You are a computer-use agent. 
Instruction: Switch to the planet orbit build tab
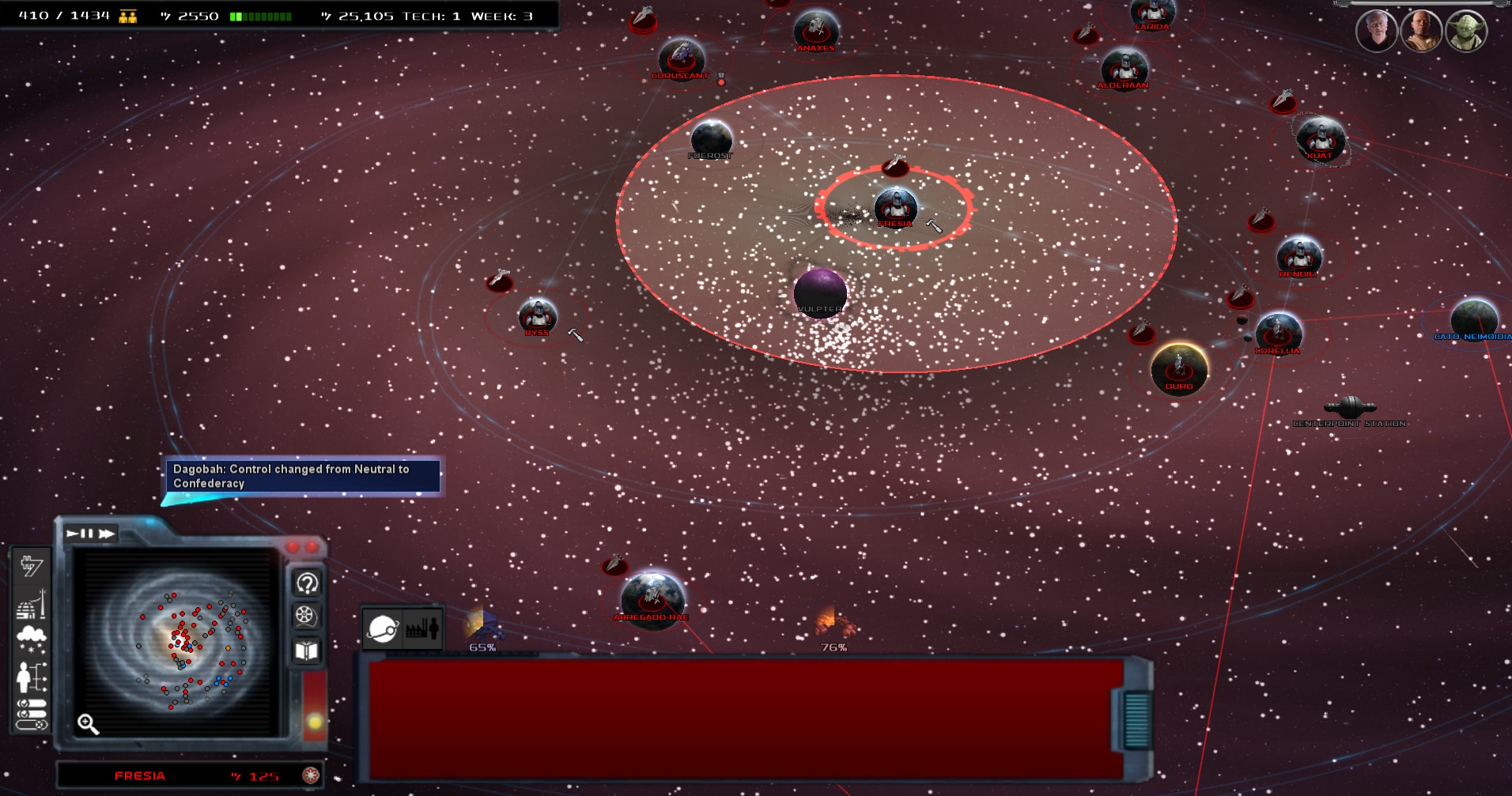[x=383, y=629]
